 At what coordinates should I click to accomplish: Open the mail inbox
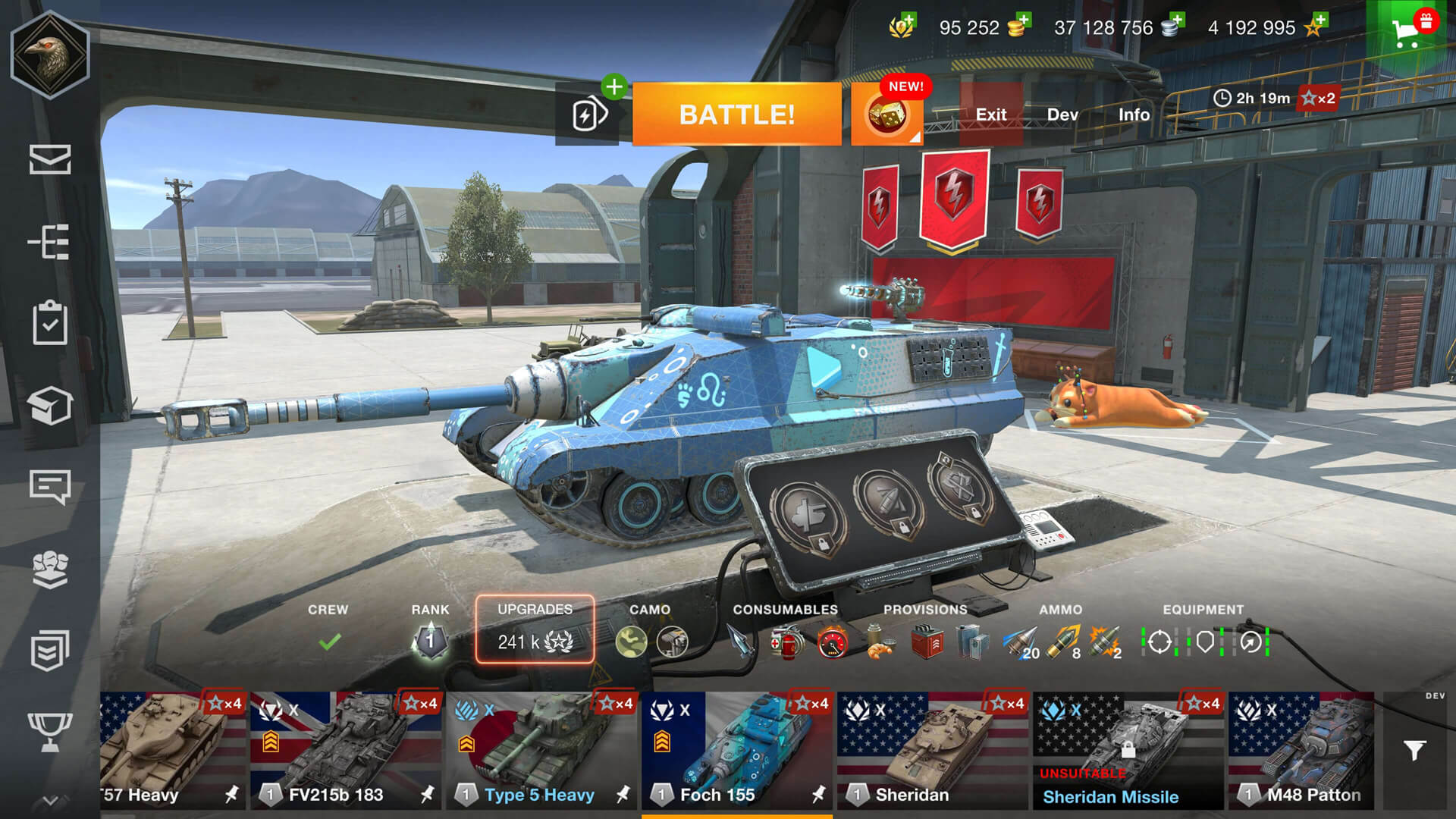coord(50,159)
